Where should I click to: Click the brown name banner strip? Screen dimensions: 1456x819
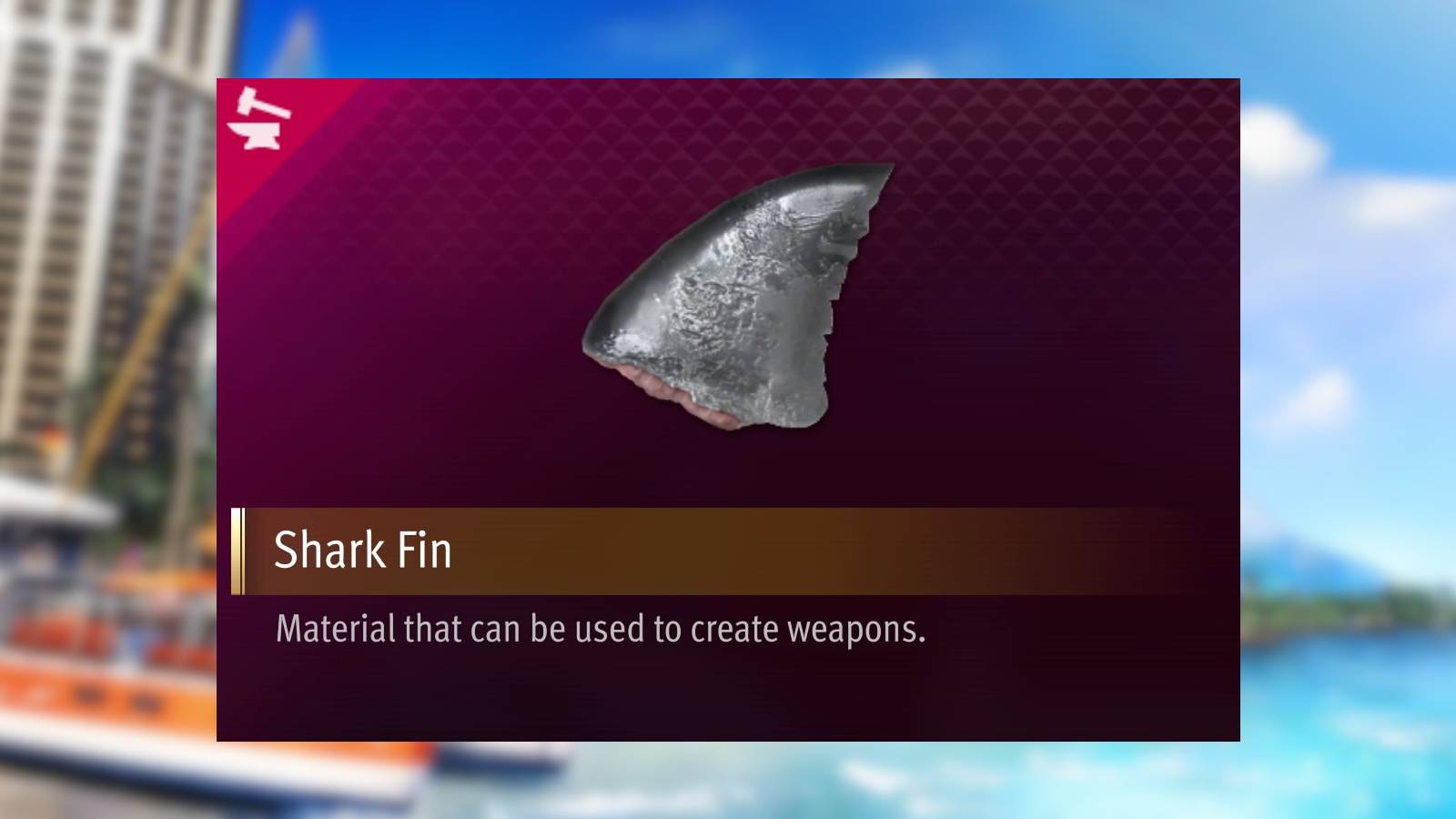point(728,548)
